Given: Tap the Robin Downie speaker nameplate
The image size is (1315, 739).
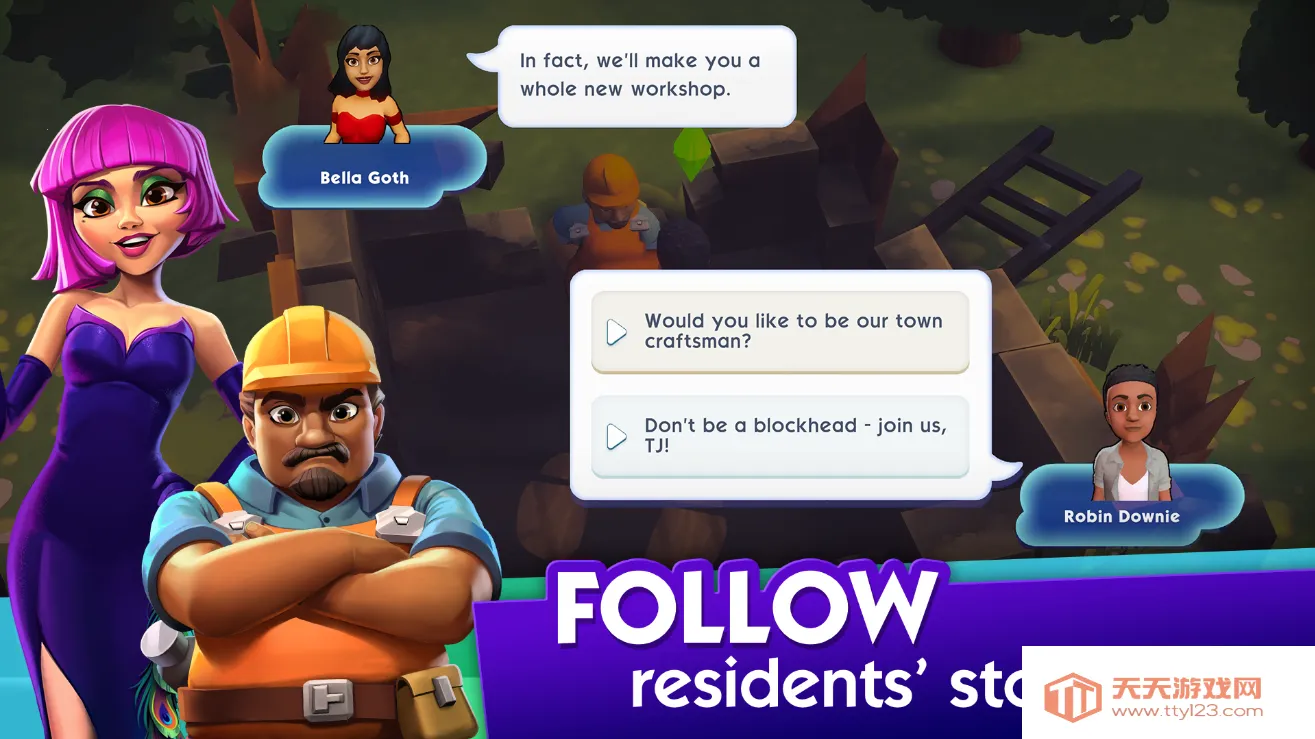Looking at the screenshot, I should [1121, 516].
